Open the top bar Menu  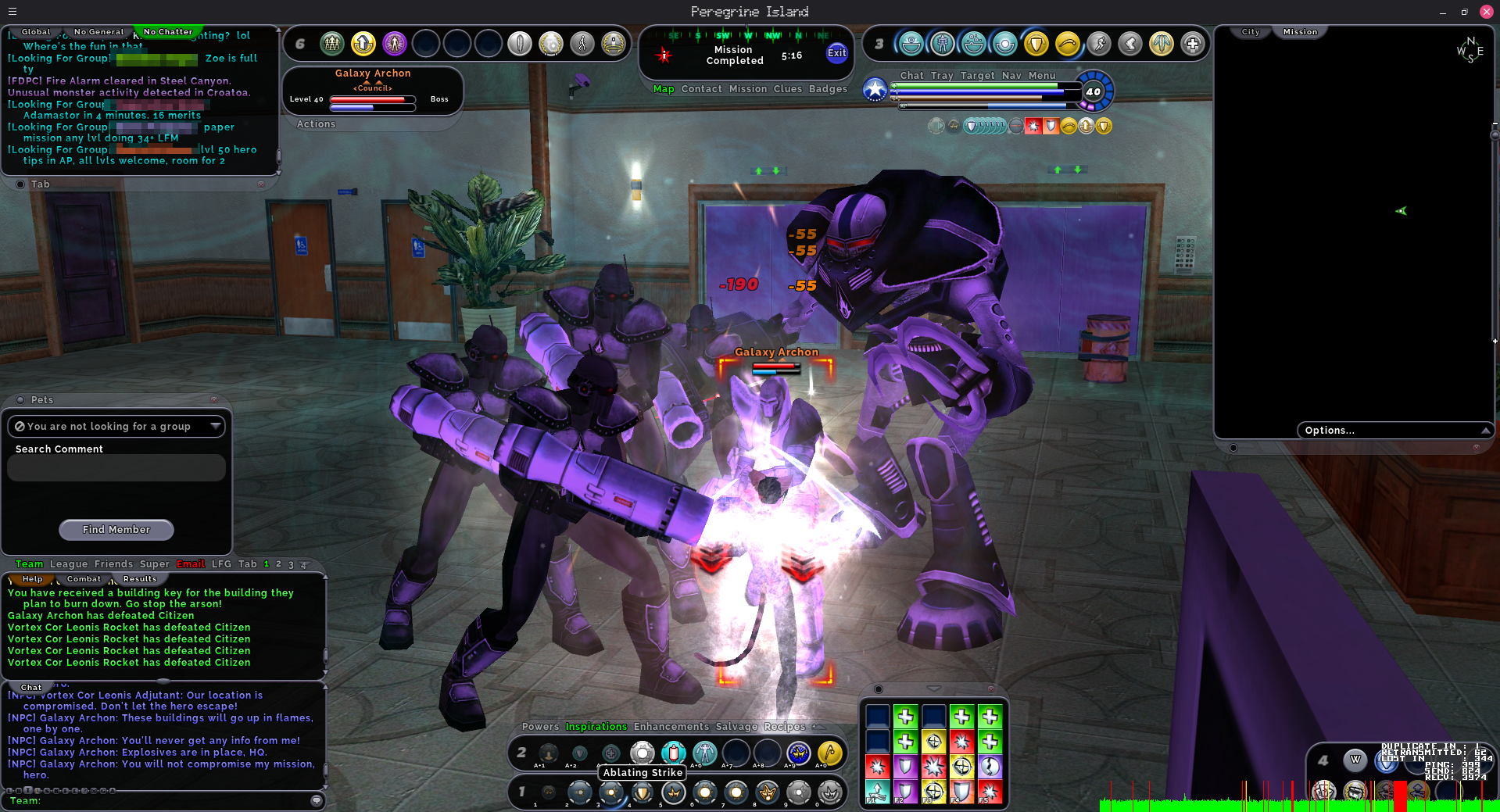click(x=1042, y=76)
